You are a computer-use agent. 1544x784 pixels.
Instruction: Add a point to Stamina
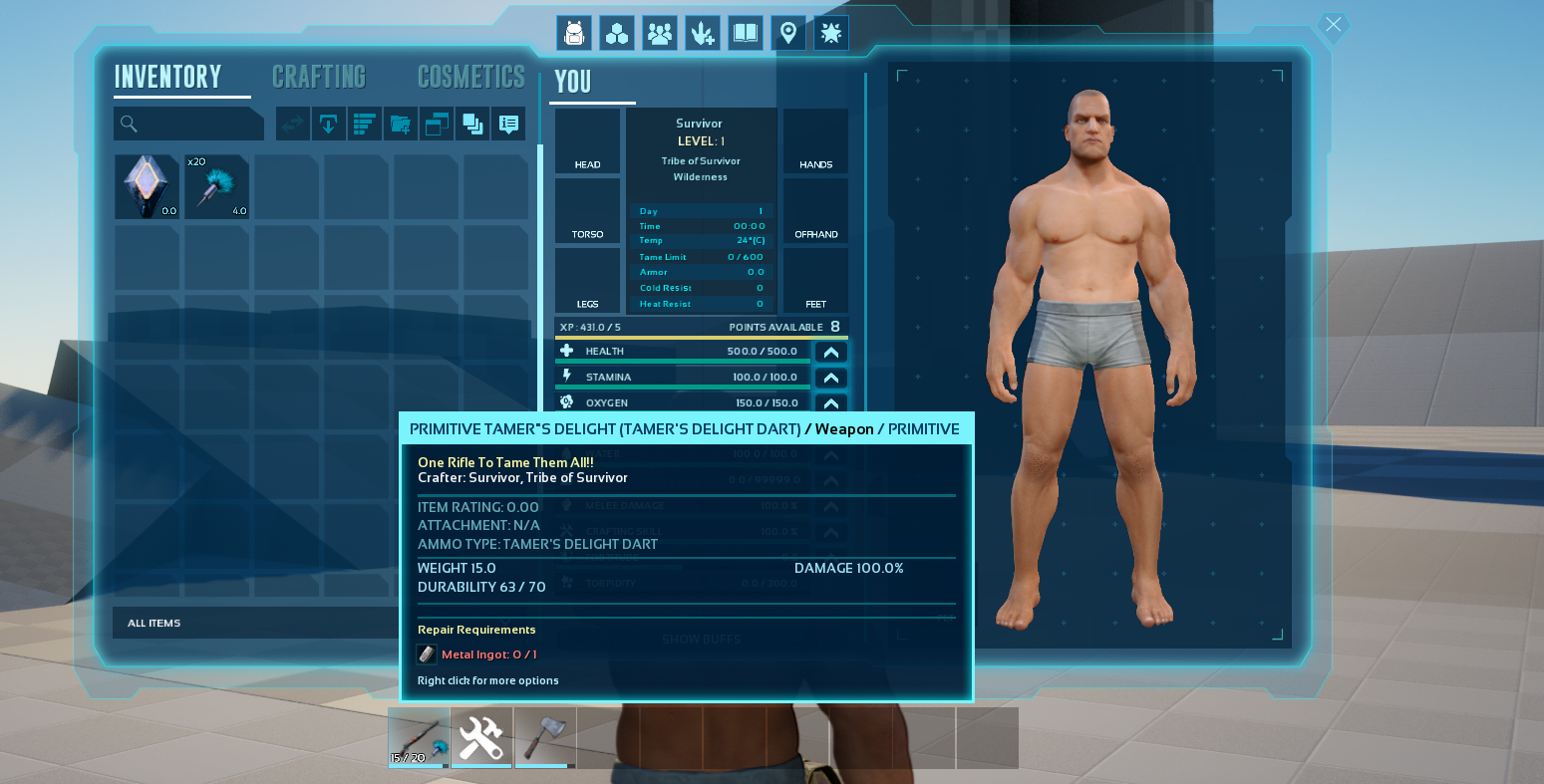coord(830,378)
